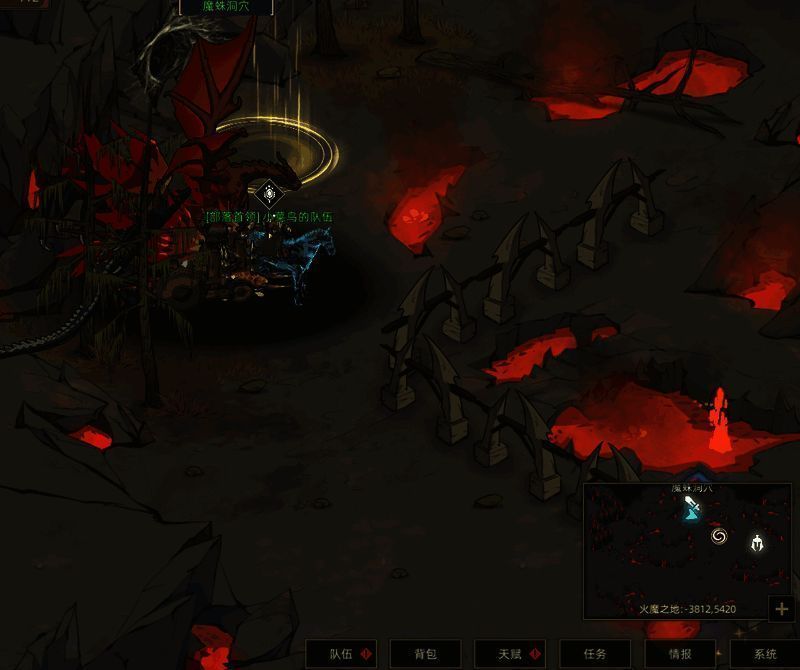Click the 魔蛛洞穴 location label at top
The height and width of the screenshot is (670, 800).
225,6
